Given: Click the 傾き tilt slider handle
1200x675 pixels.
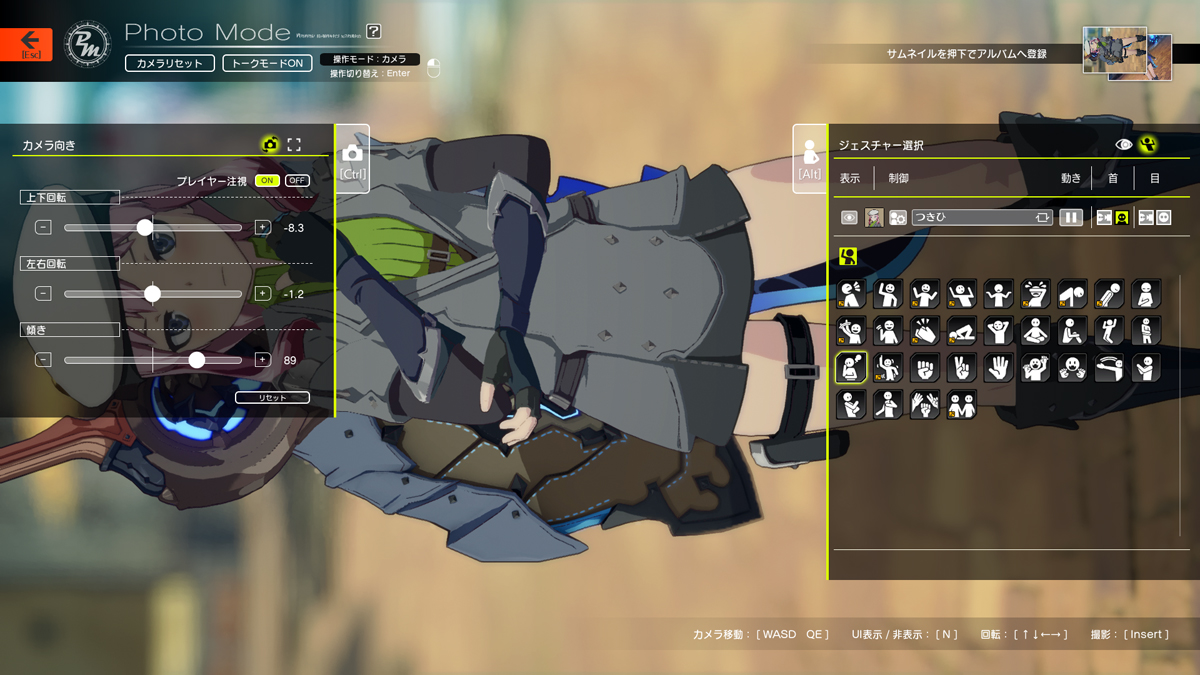Looking at the screenshot, I should tap(197, 360).
